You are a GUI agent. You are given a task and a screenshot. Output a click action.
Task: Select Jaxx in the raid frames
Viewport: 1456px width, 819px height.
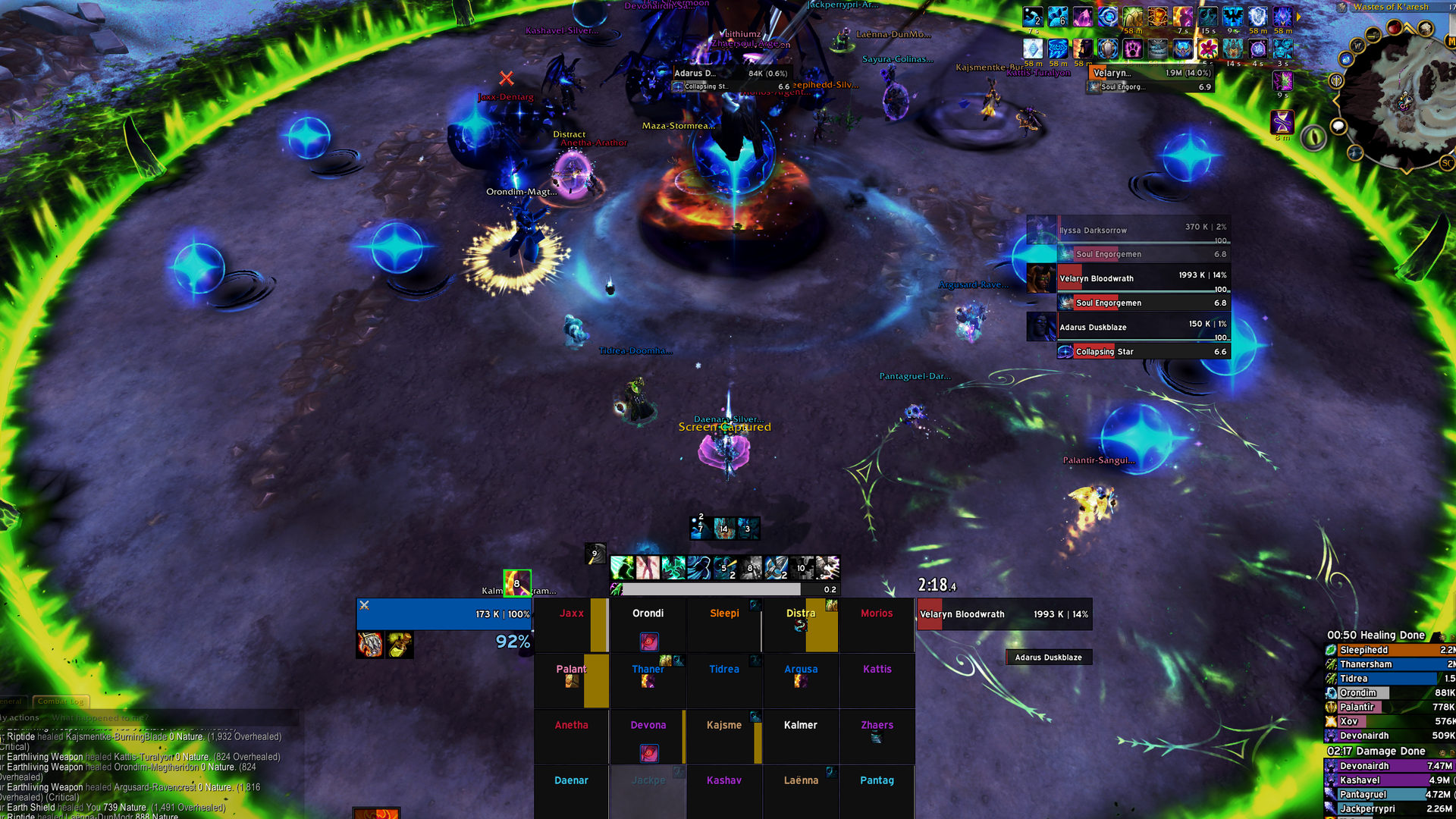point(571,625)
